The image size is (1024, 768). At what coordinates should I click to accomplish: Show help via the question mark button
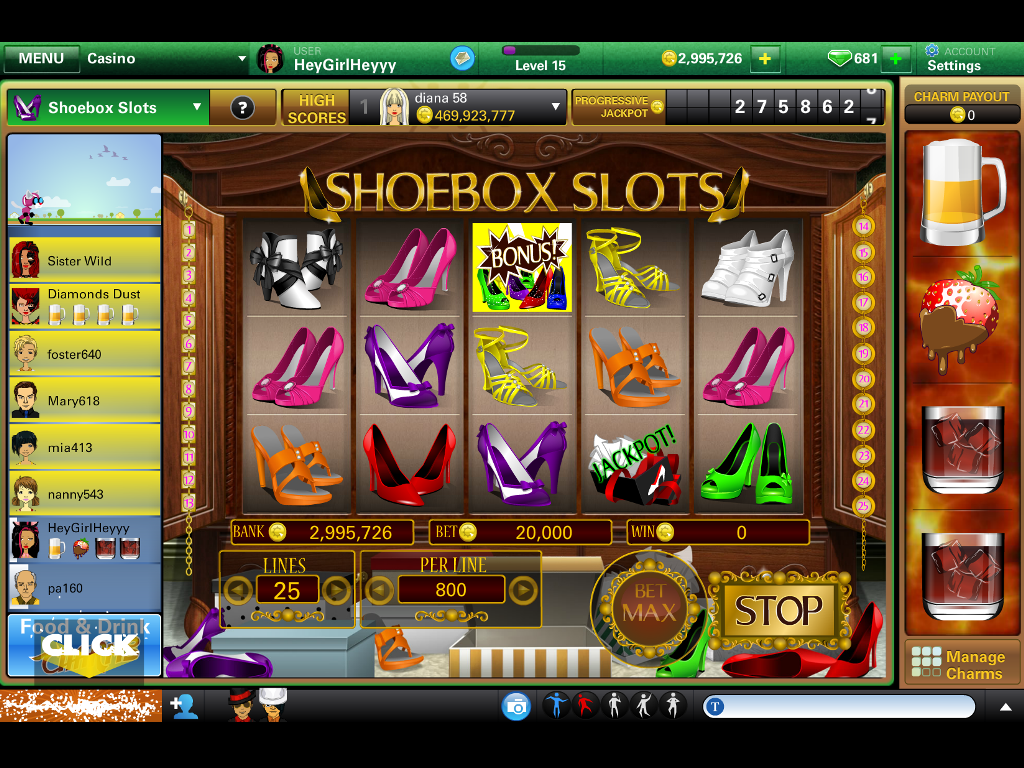[x=242, y=108]
